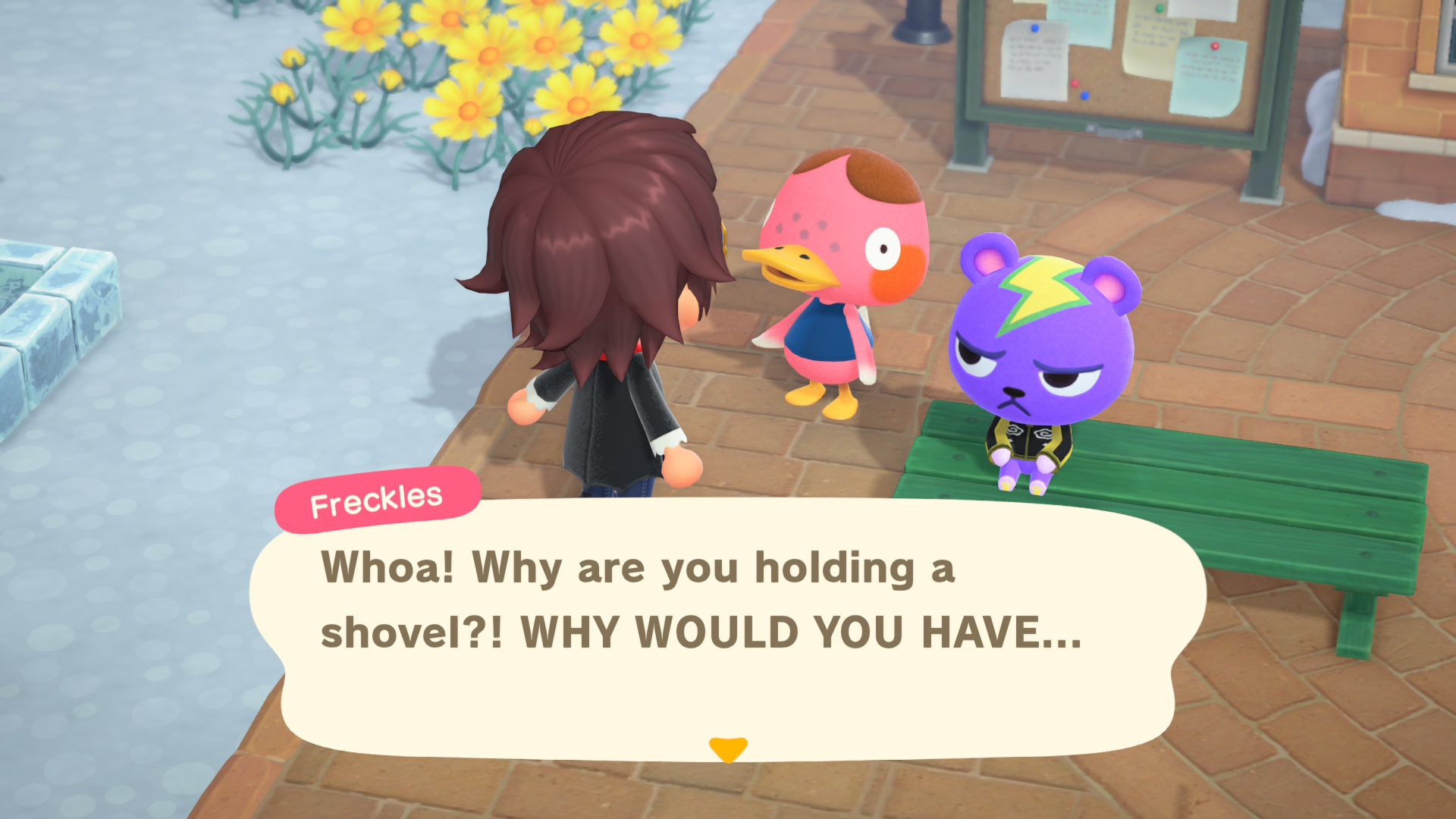Click the red pushpin on the bulletin board
Image resolution: width=1456 pixels, height=819 pixels.
point(1215,46)
